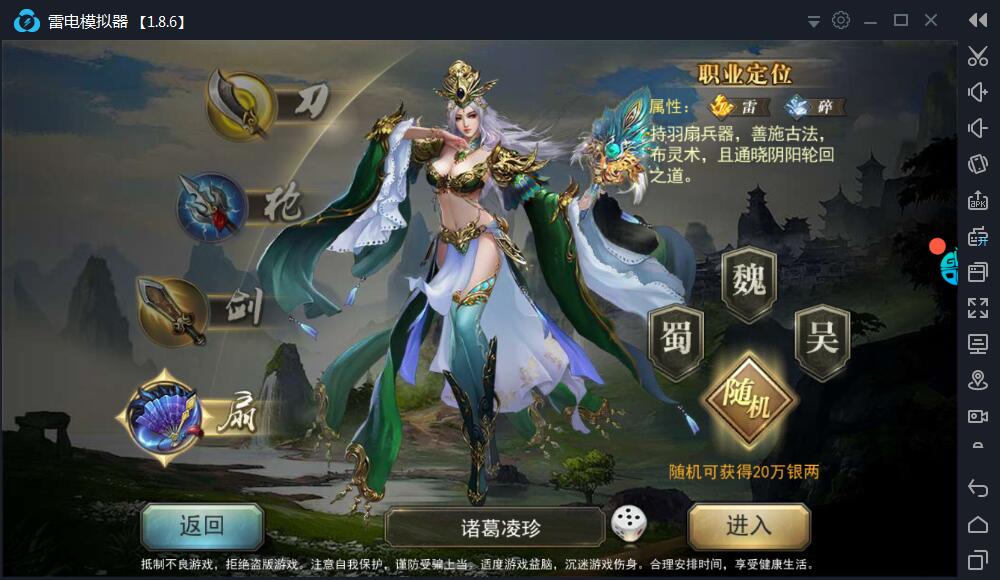
Task: Join the 魏 Wei faction
Action: (748, 279)
